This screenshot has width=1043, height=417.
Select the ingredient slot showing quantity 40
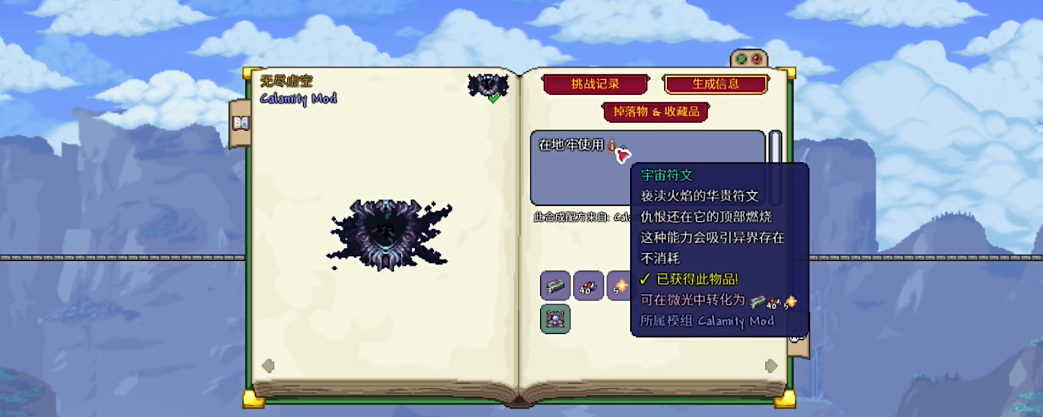click(589, 286)
